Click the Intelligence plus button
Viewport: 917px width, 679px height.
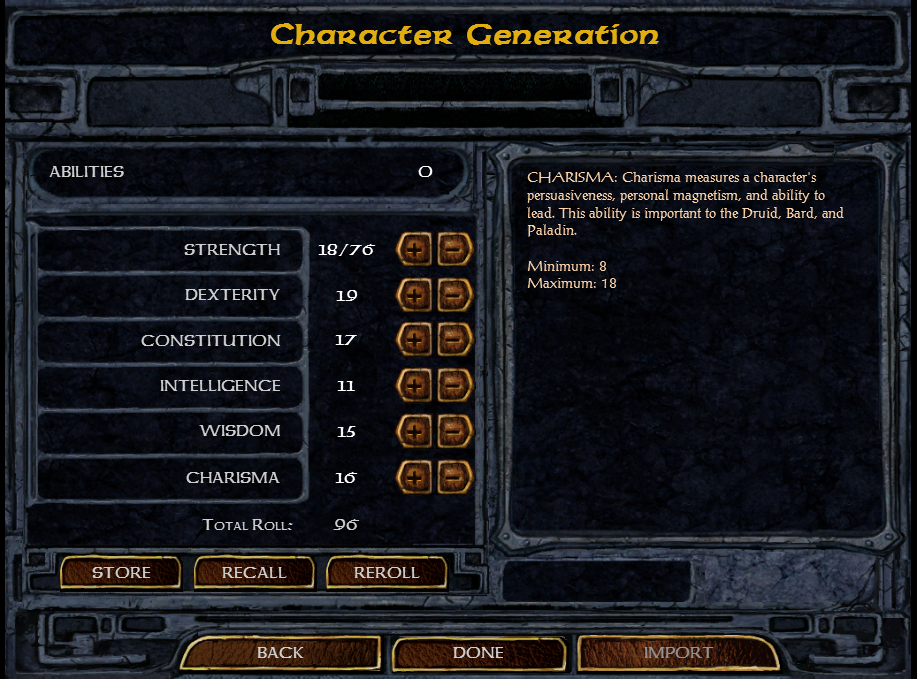tap(414, 386)
